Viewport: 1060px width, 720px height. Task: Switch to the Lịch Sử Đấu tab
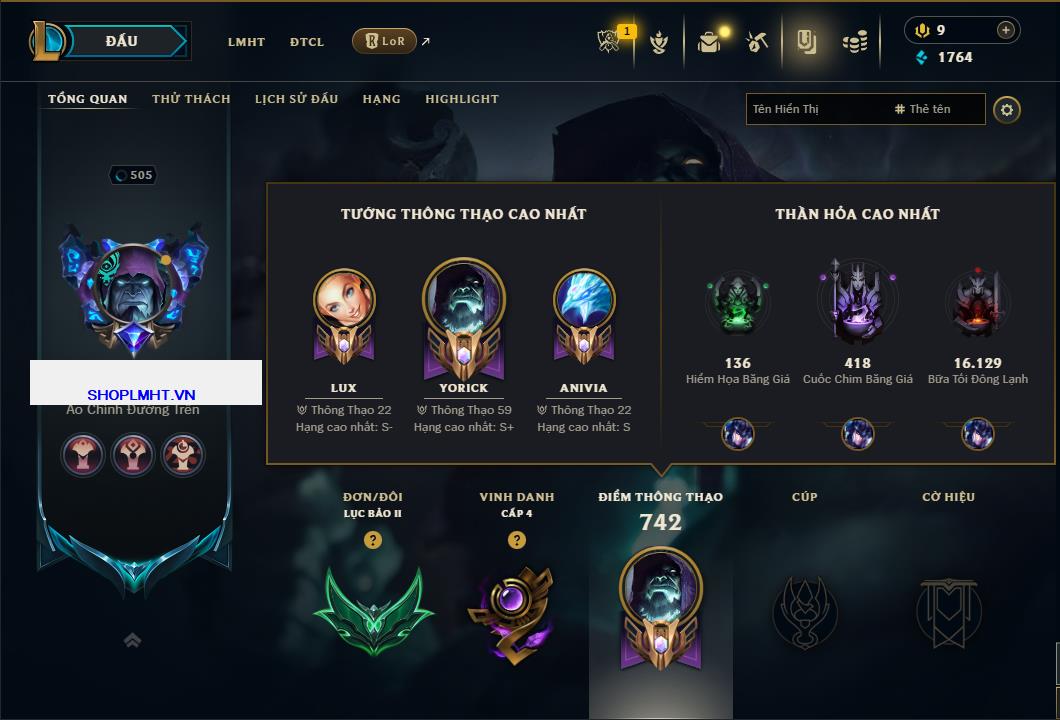tap(296, 99)
